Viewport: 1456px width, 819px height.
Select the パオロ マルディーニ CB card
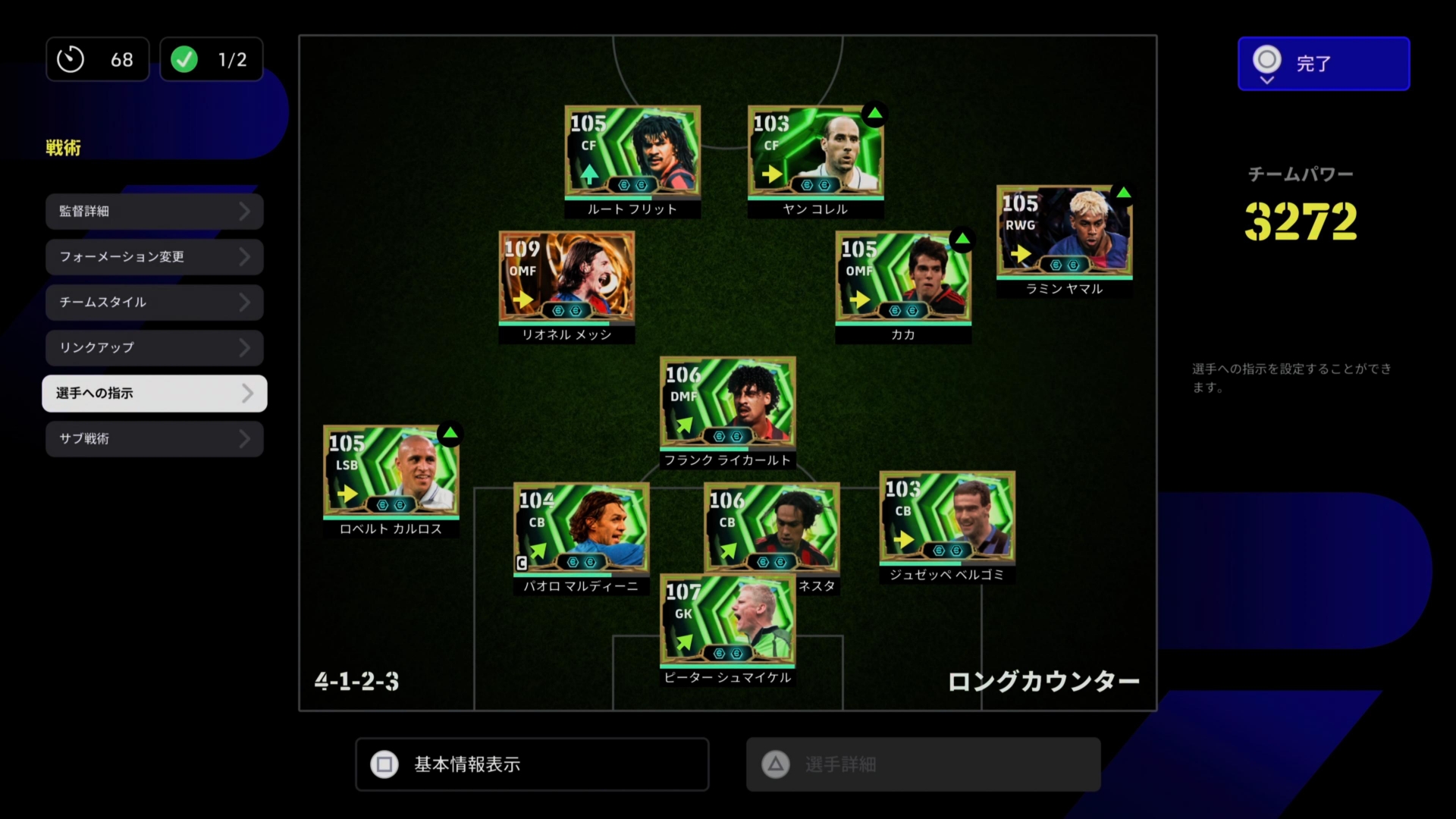click(581, 529)
